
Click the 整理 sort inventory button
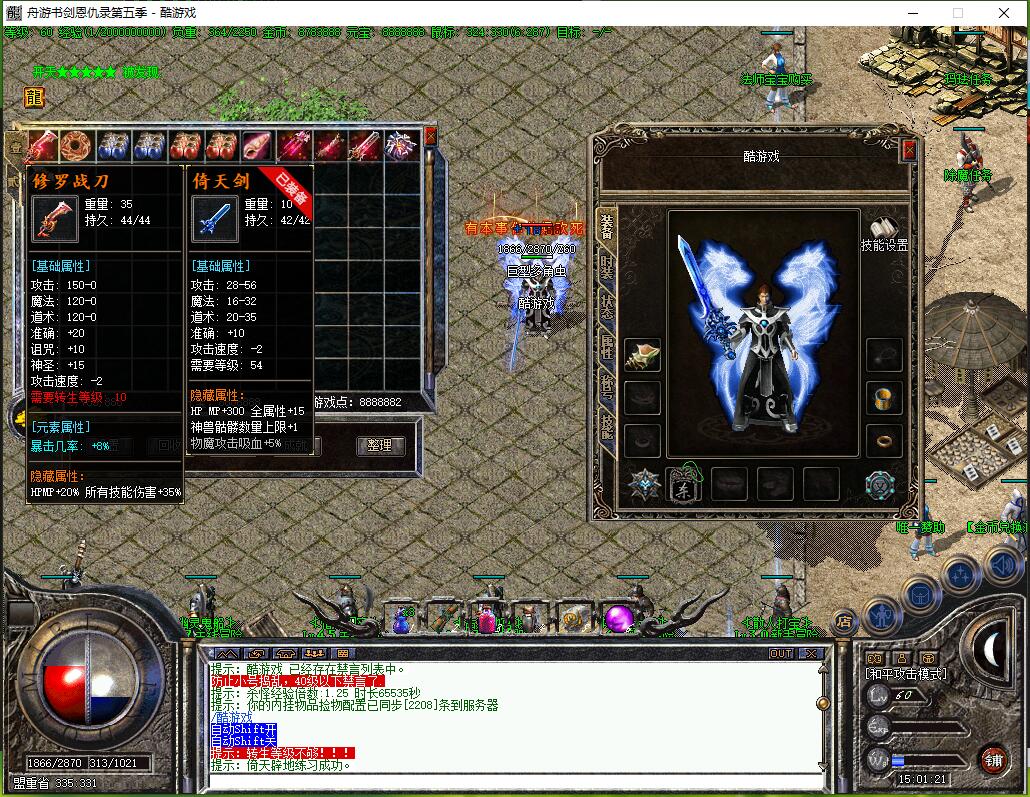[380, 446]
